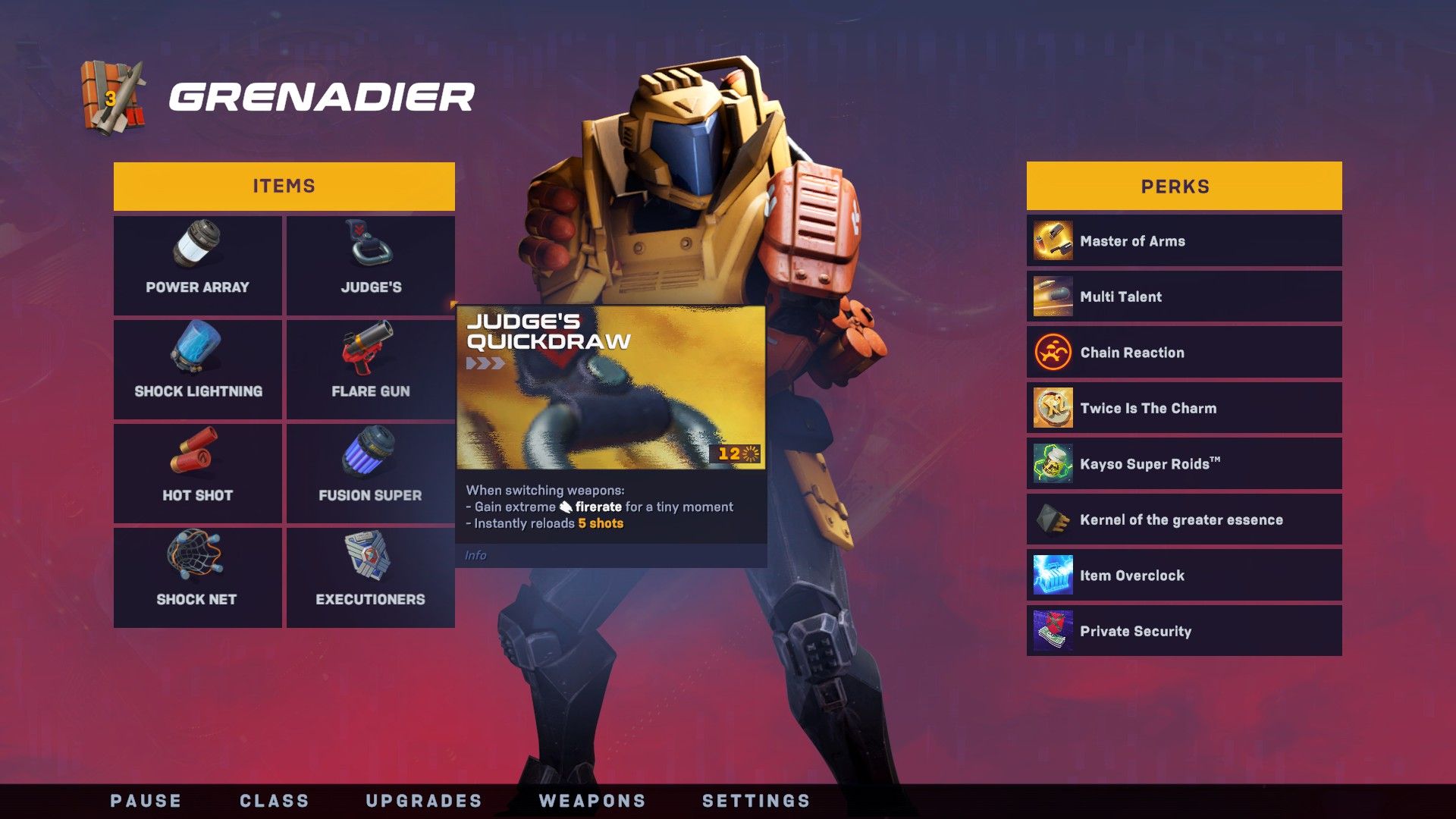This screenshot has width=1456, height=819.
Task: Select the Power Array item slot
Action: tap(197, 265)
